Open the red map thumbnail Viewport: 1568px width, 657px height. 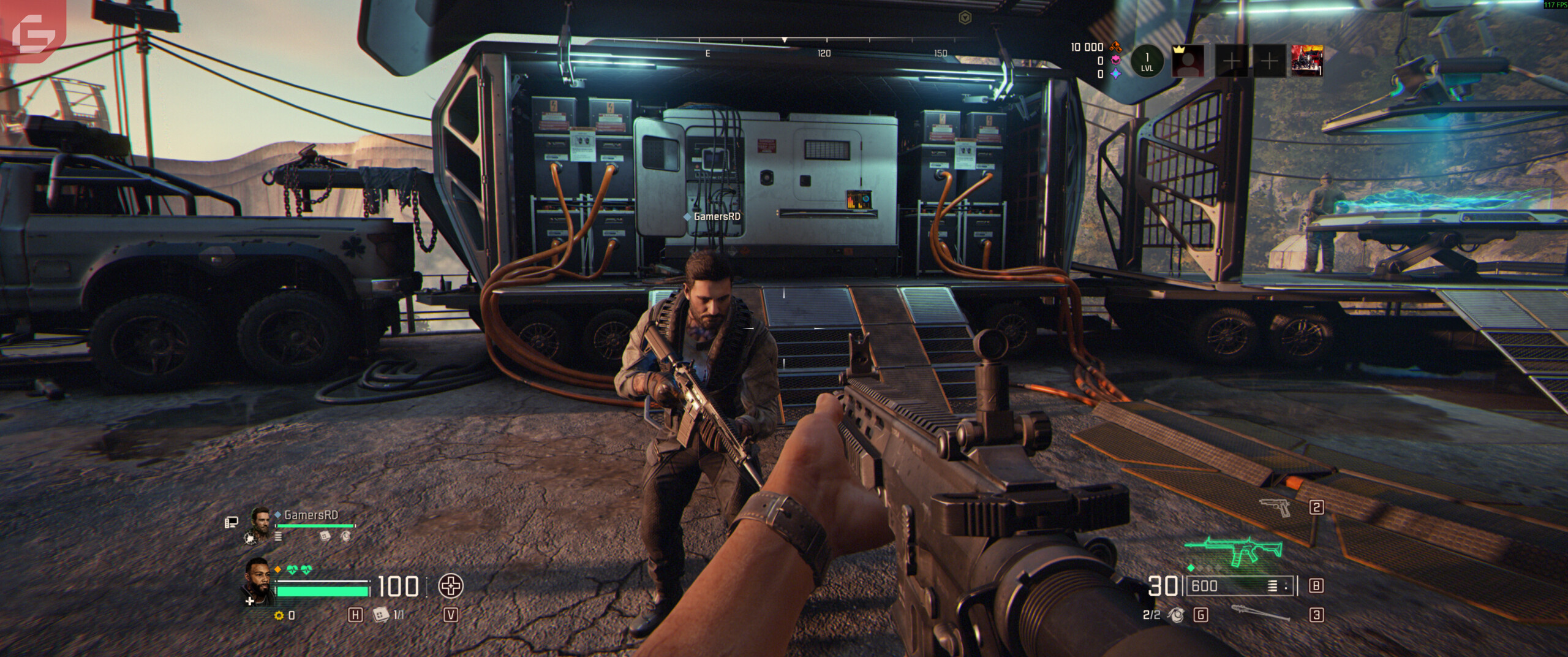(x=1306, y=61)
